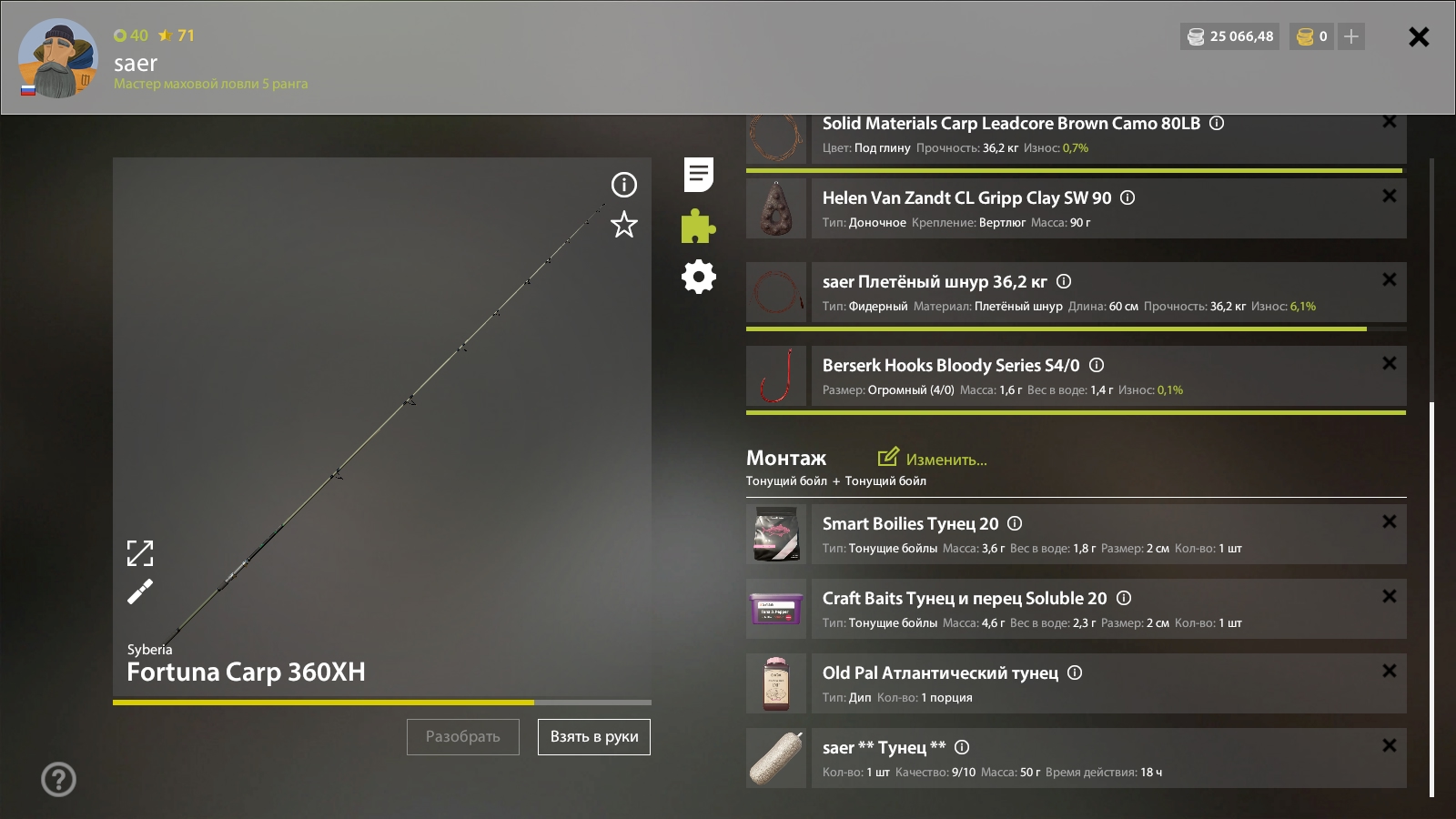Click the 'Взять в руки' button
Image resolution: width=1456 pixels, height=819 pixels.
point(593,737)
